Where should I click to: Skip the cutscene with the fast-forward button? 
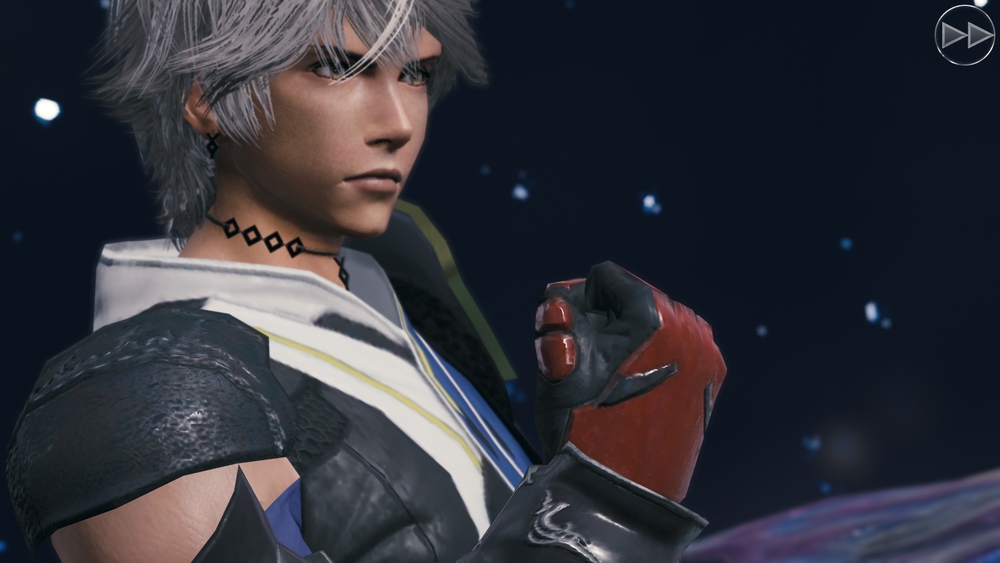pyautogui.click(x=964, y=36)
